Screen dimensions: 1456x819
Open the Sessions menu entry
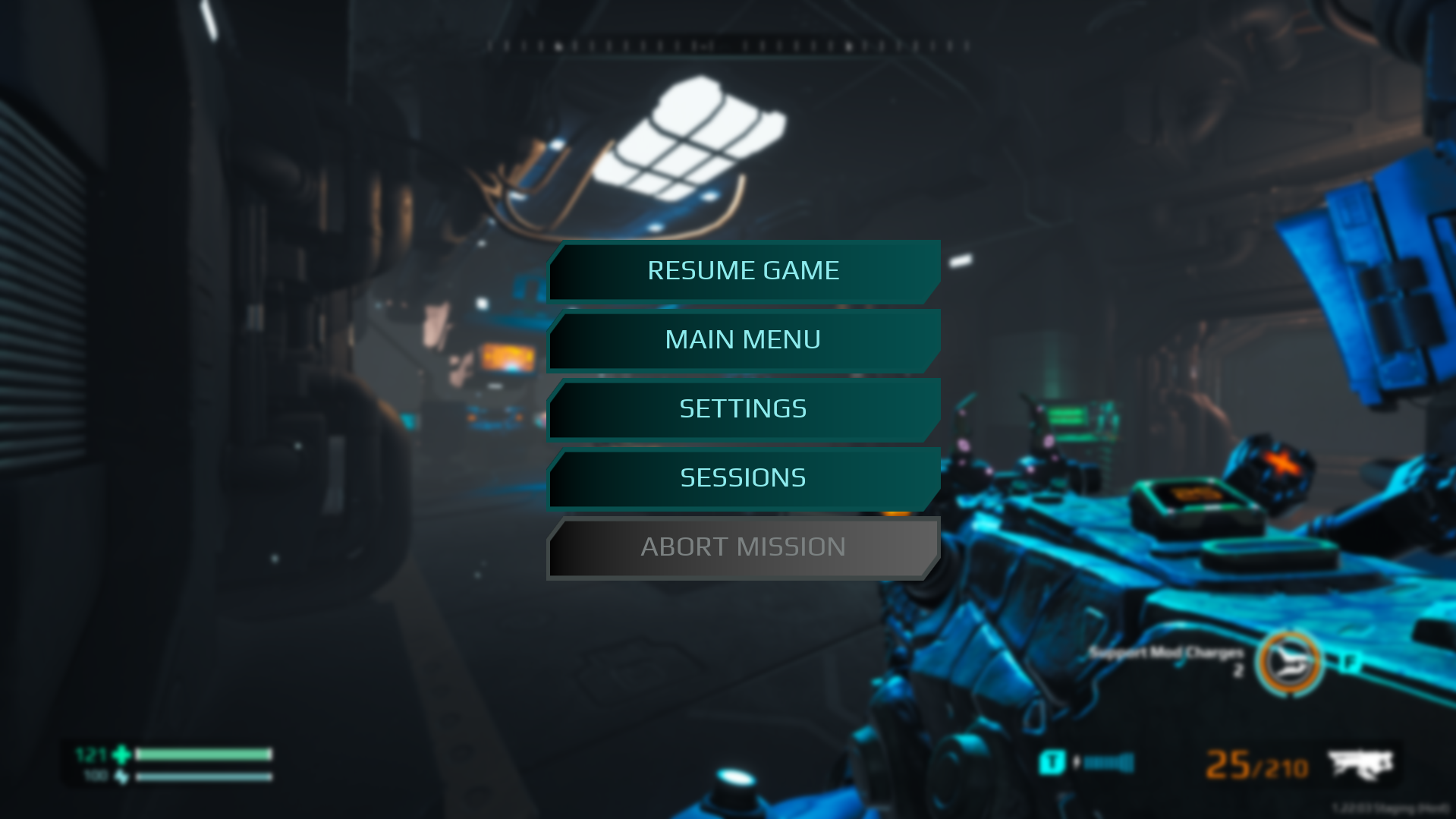pos(744,478)
